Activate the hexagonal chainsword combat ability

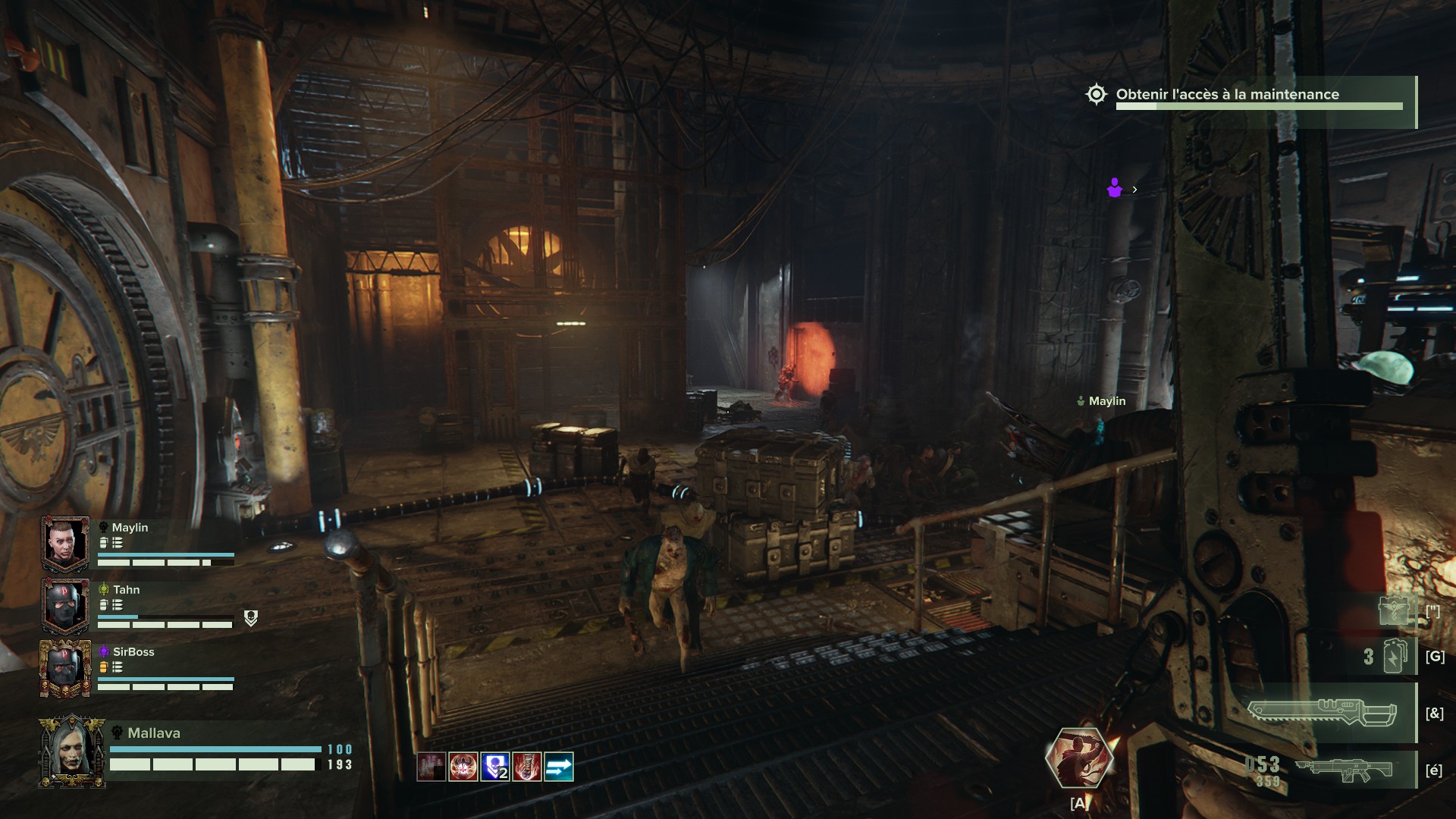[x=1078, y=758]
